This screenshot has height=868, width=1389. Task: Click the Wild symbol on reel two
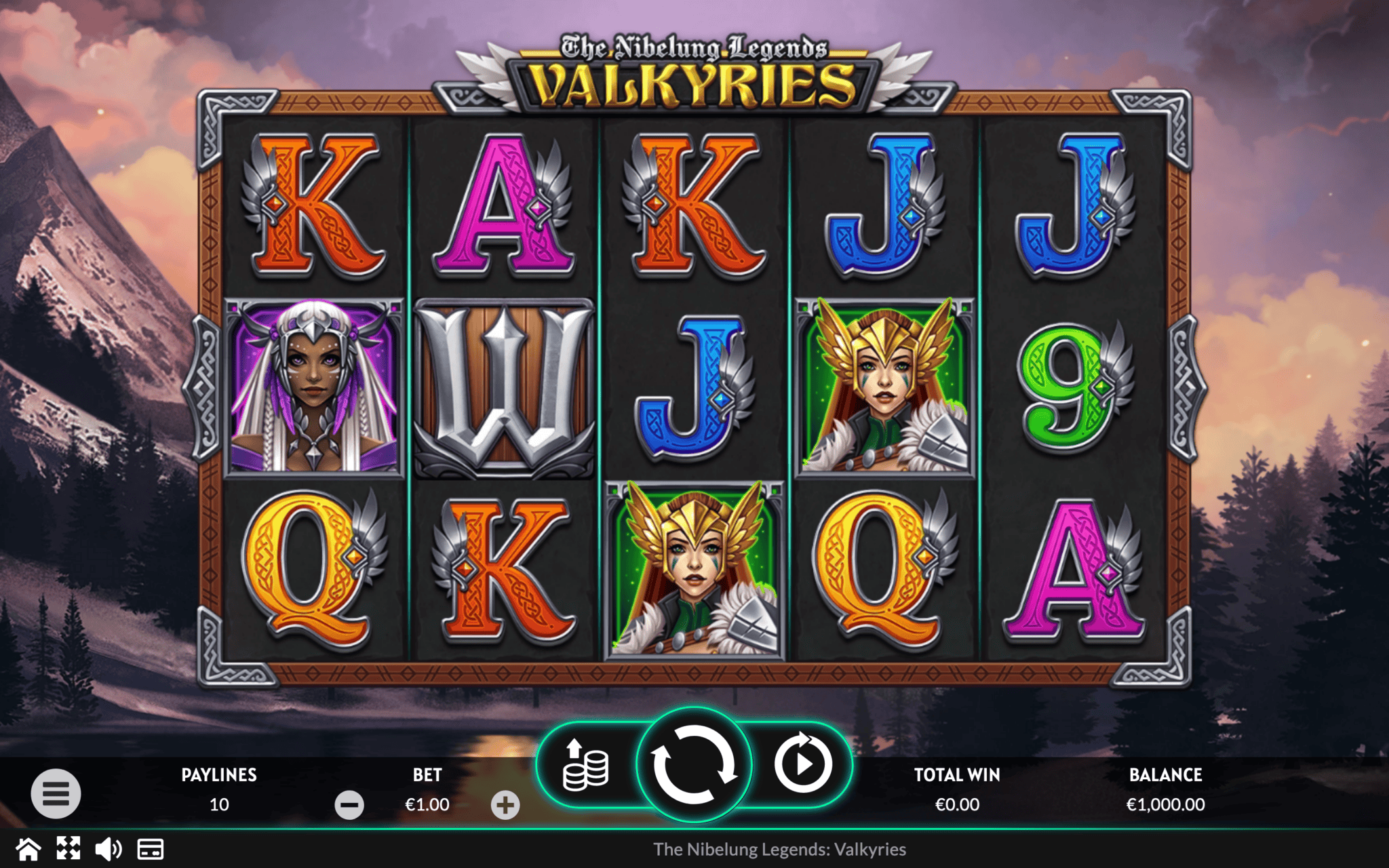(502, 387)
